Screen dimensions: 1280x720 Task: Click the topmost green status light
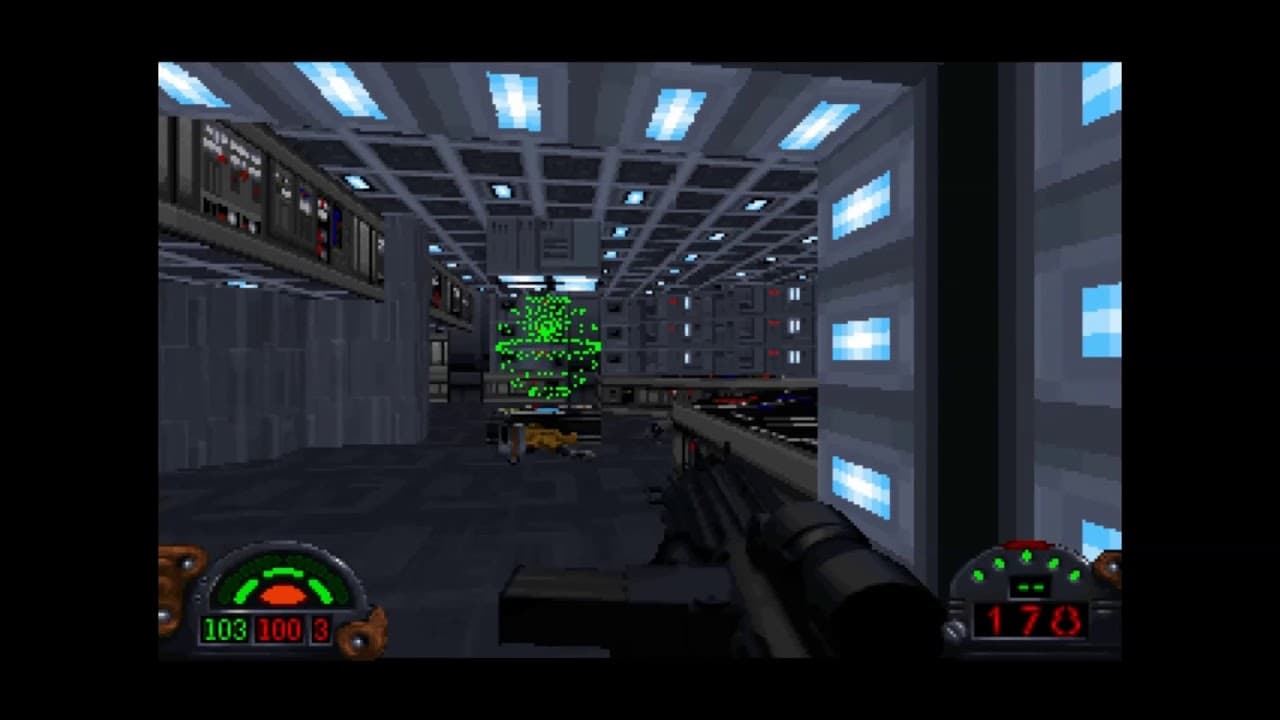point(1027,555)
